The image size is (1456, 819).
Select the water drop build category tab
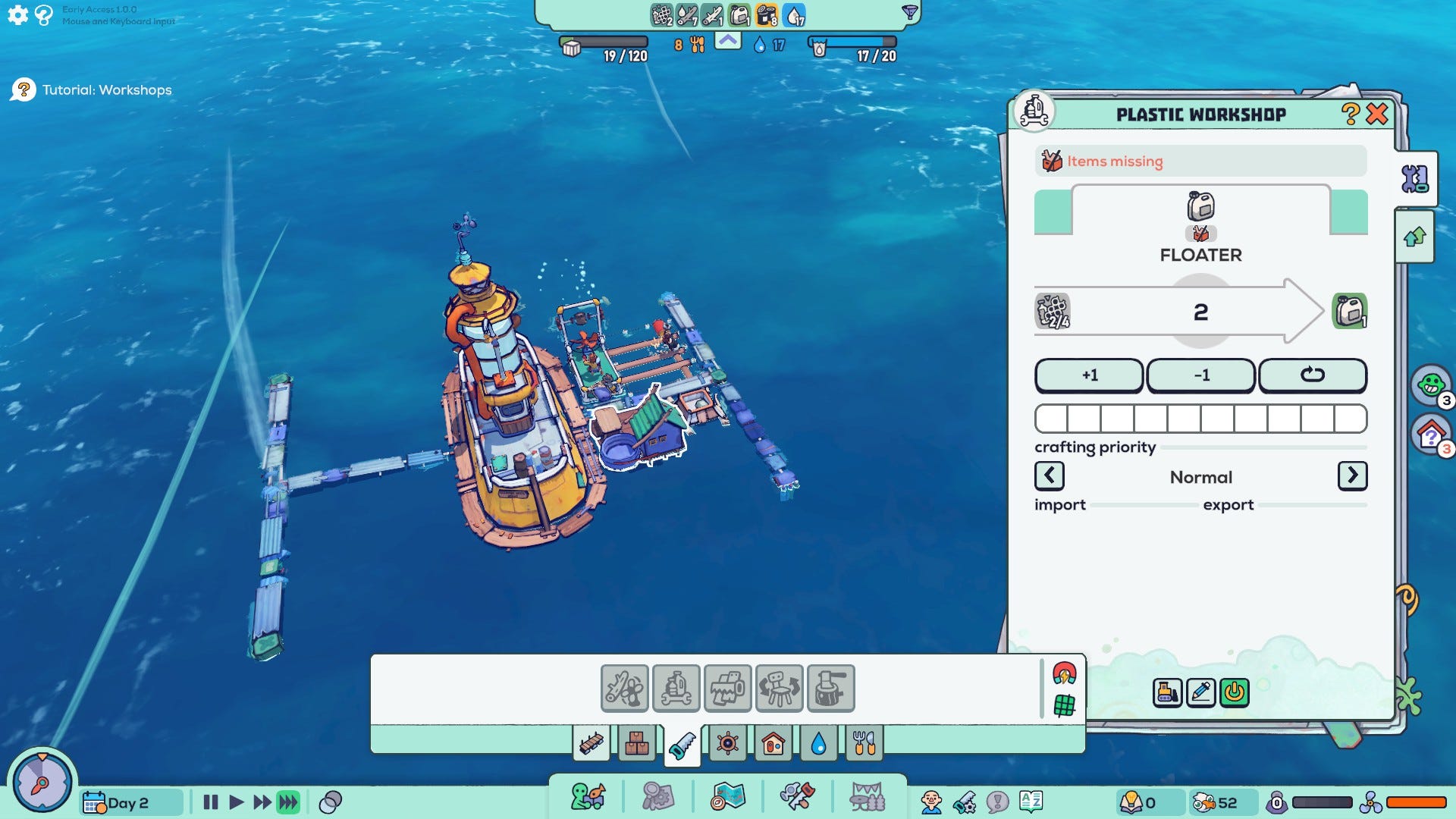pos(818,744)
